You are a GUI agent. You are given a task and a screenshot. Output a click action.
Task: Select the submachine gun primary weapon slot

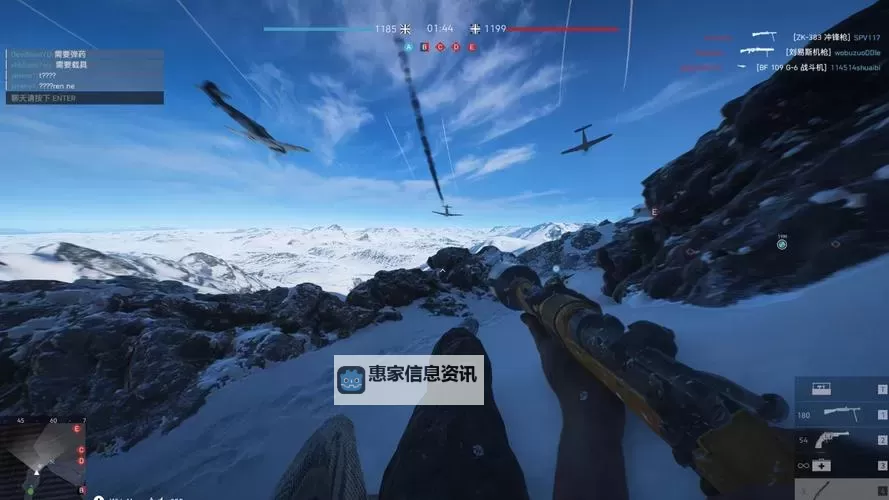tap(840, 414)
